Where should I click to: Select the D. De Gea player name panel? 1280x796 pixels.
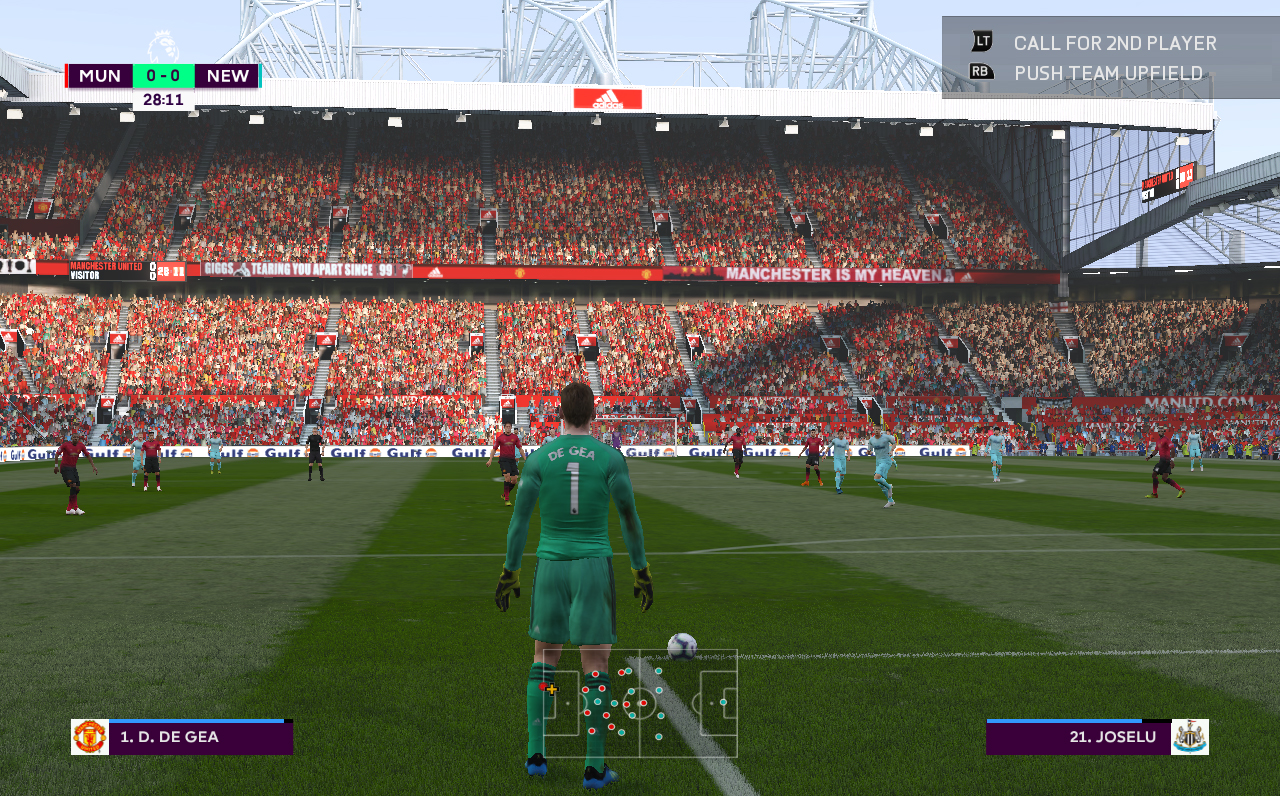[200, 738]
